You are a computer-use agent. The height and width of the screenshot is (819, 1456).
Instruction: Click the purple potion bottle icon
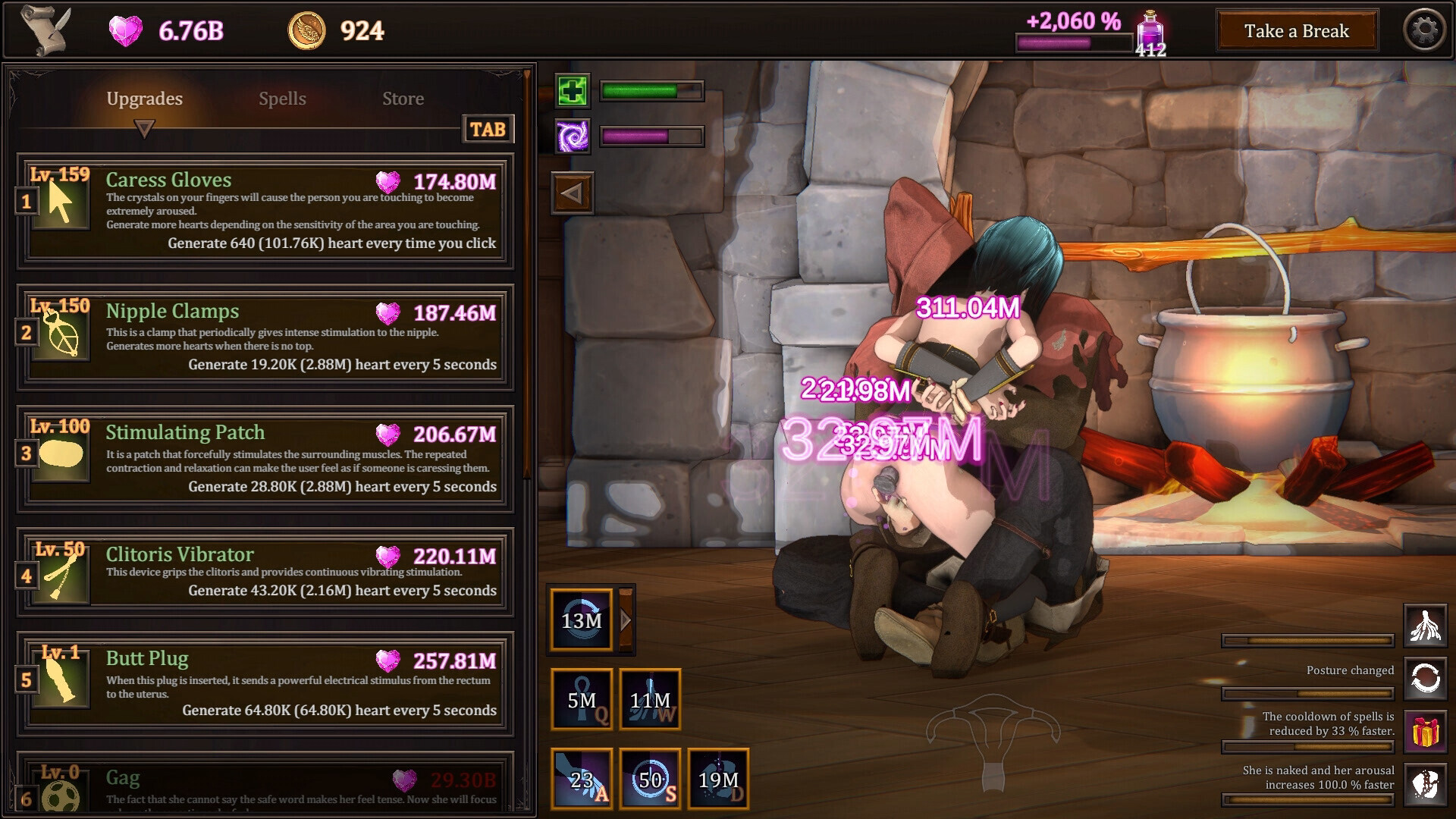pyautogui.click(x=1150, y=30)
